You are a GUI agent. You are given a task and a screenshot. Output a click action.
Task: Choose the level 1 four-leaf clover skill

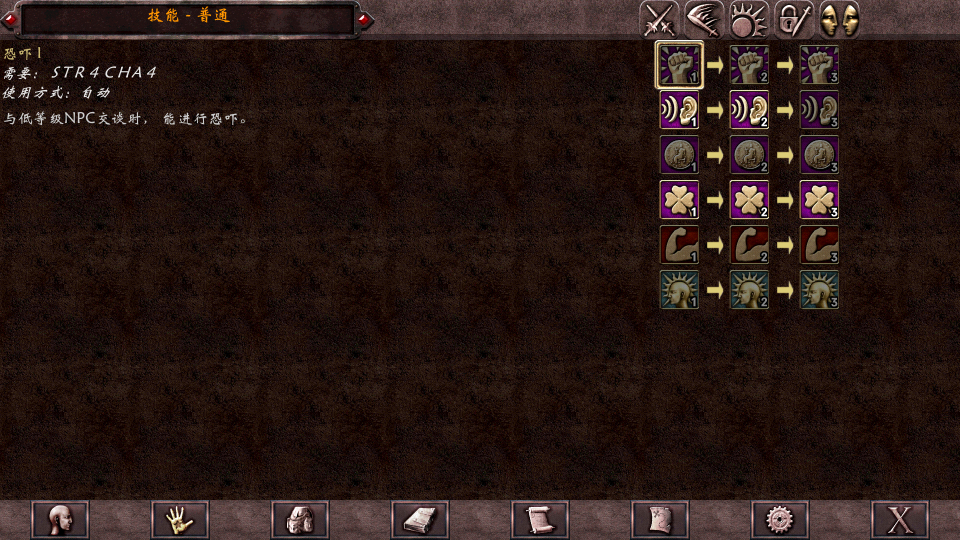pos(679,200)
